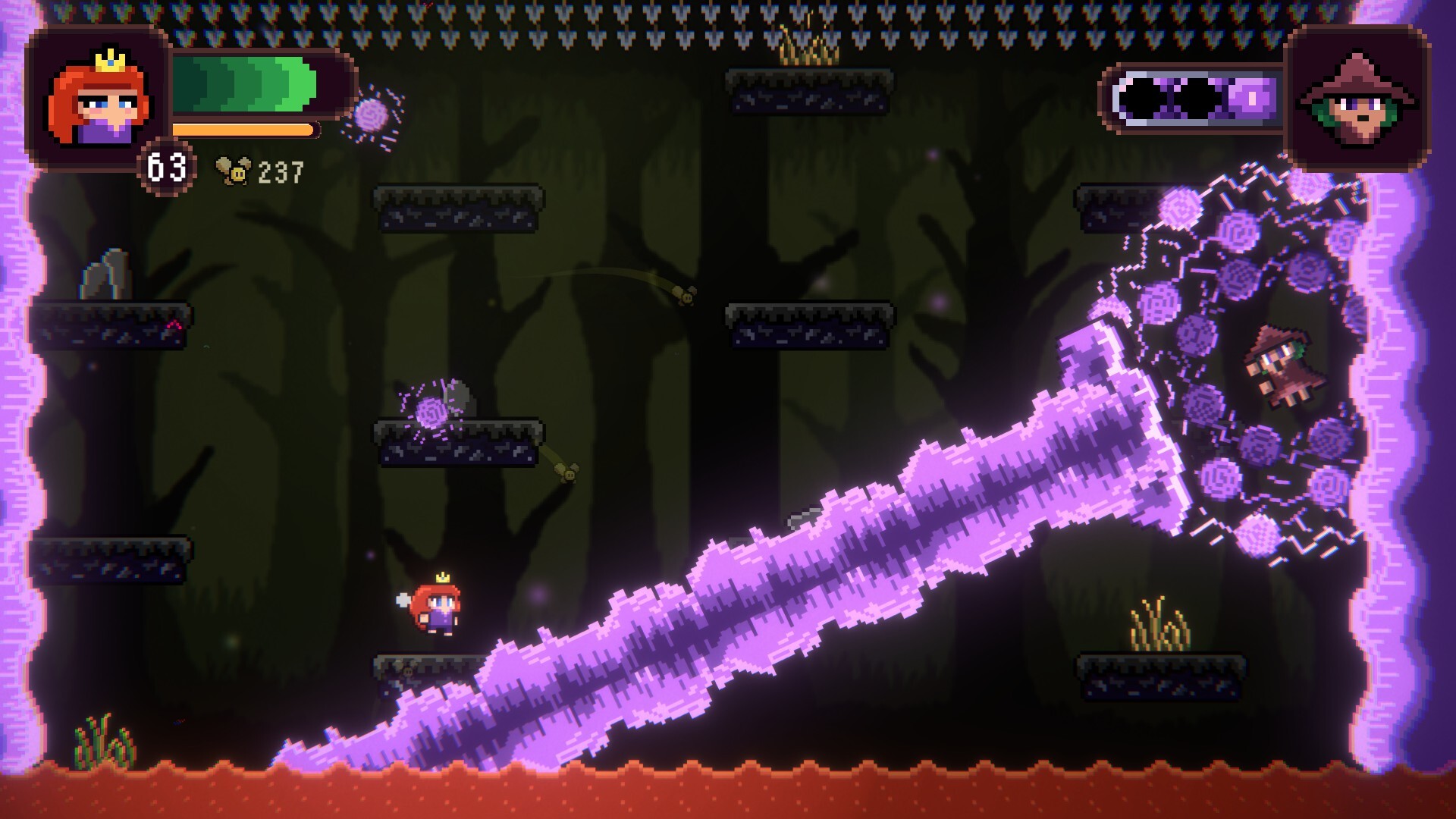This screenshot has width=1456, height=819.
Task: Click the red-haired princess portrait
Action: pyautogui.click(x=97, y=99)
